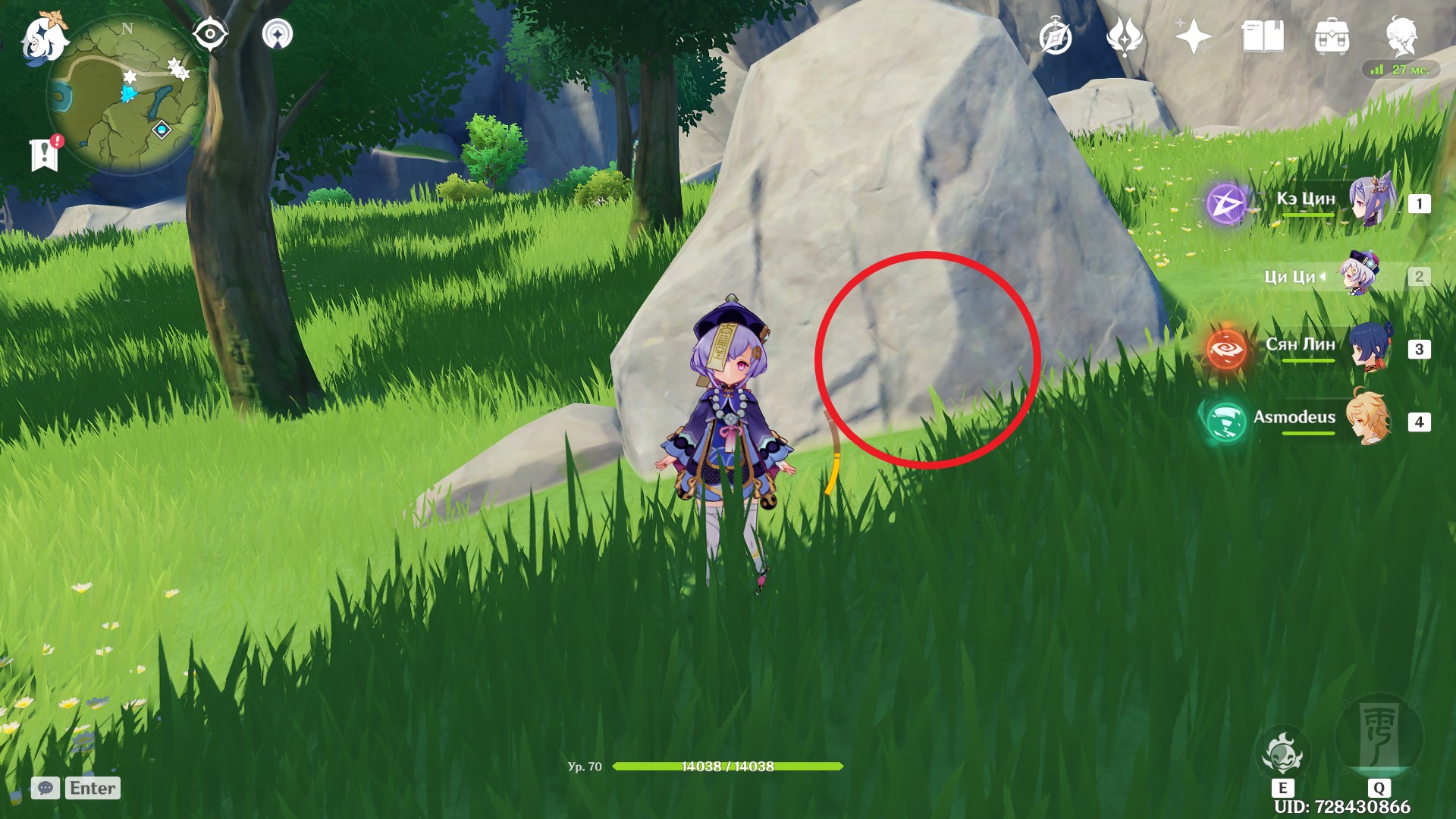Open the Battle Pass wings icon

click(x=1126, y=34)
